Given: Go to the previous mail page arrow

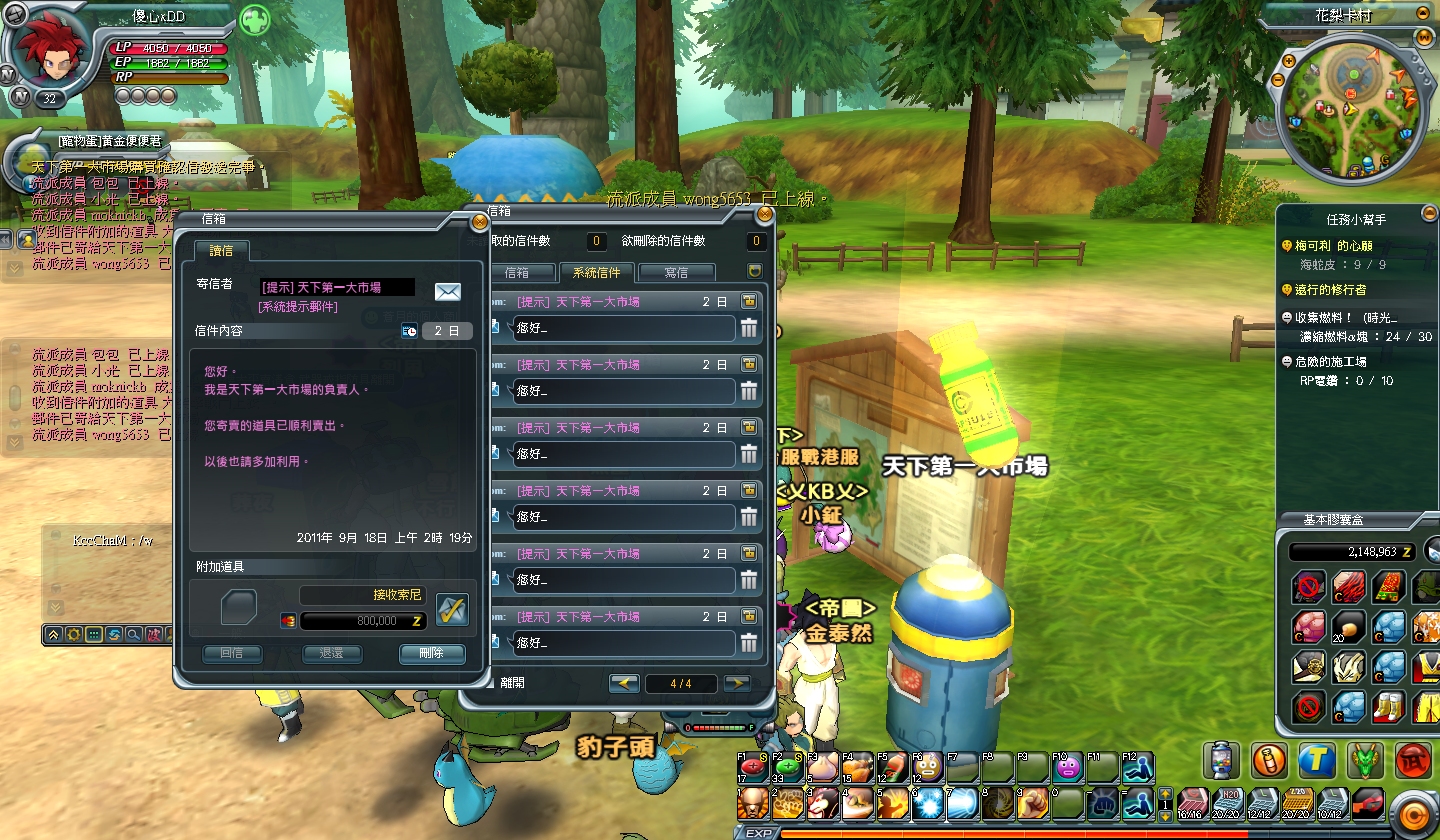Looking at the screenshot, I should [x=624, y=684].
